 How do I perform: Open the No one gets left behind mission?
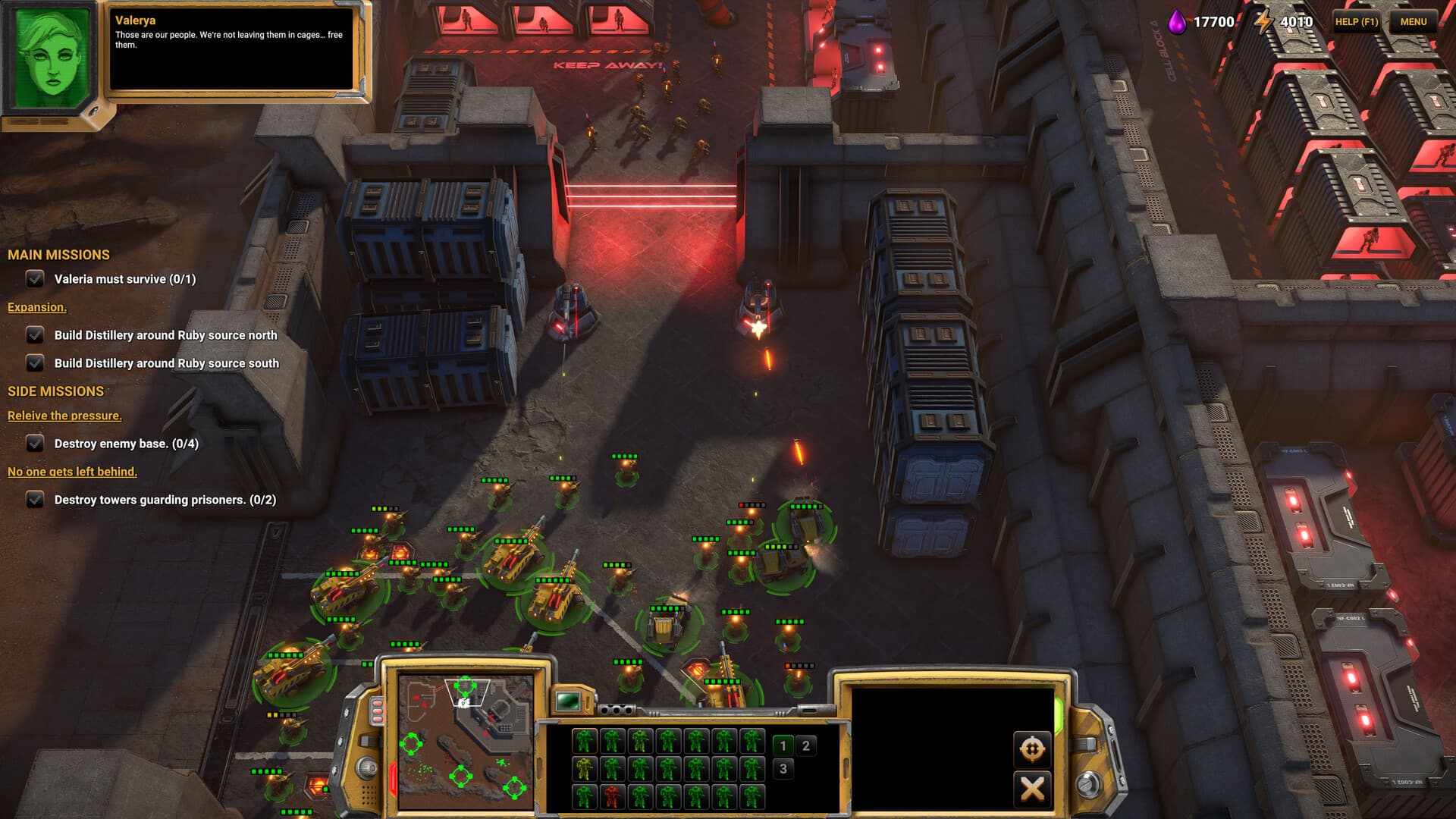click(72, 472)
